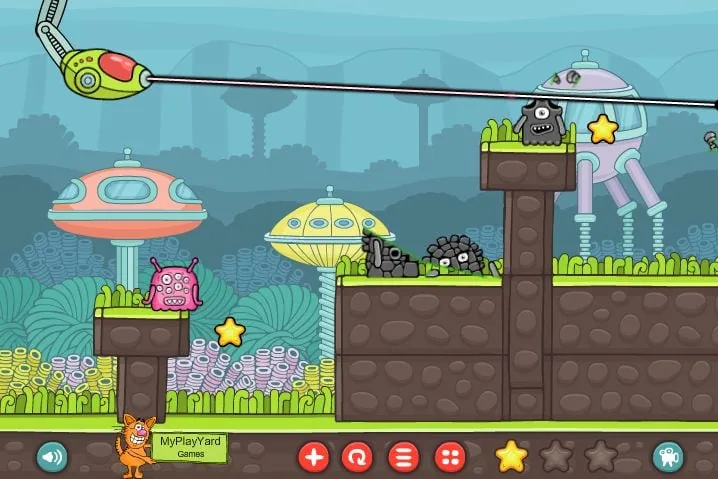Click the red plus button
The width and height of the screenshot is (718, 479).
314,458
